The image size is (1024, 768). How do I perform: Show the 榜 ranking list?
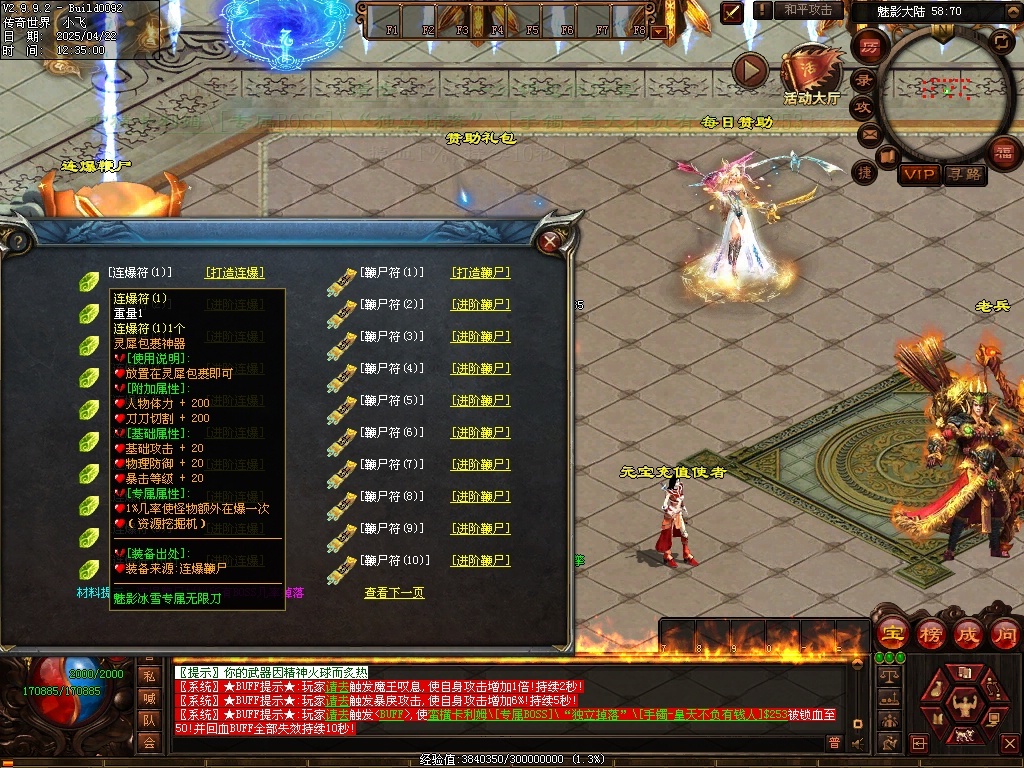tap(930, 633)
